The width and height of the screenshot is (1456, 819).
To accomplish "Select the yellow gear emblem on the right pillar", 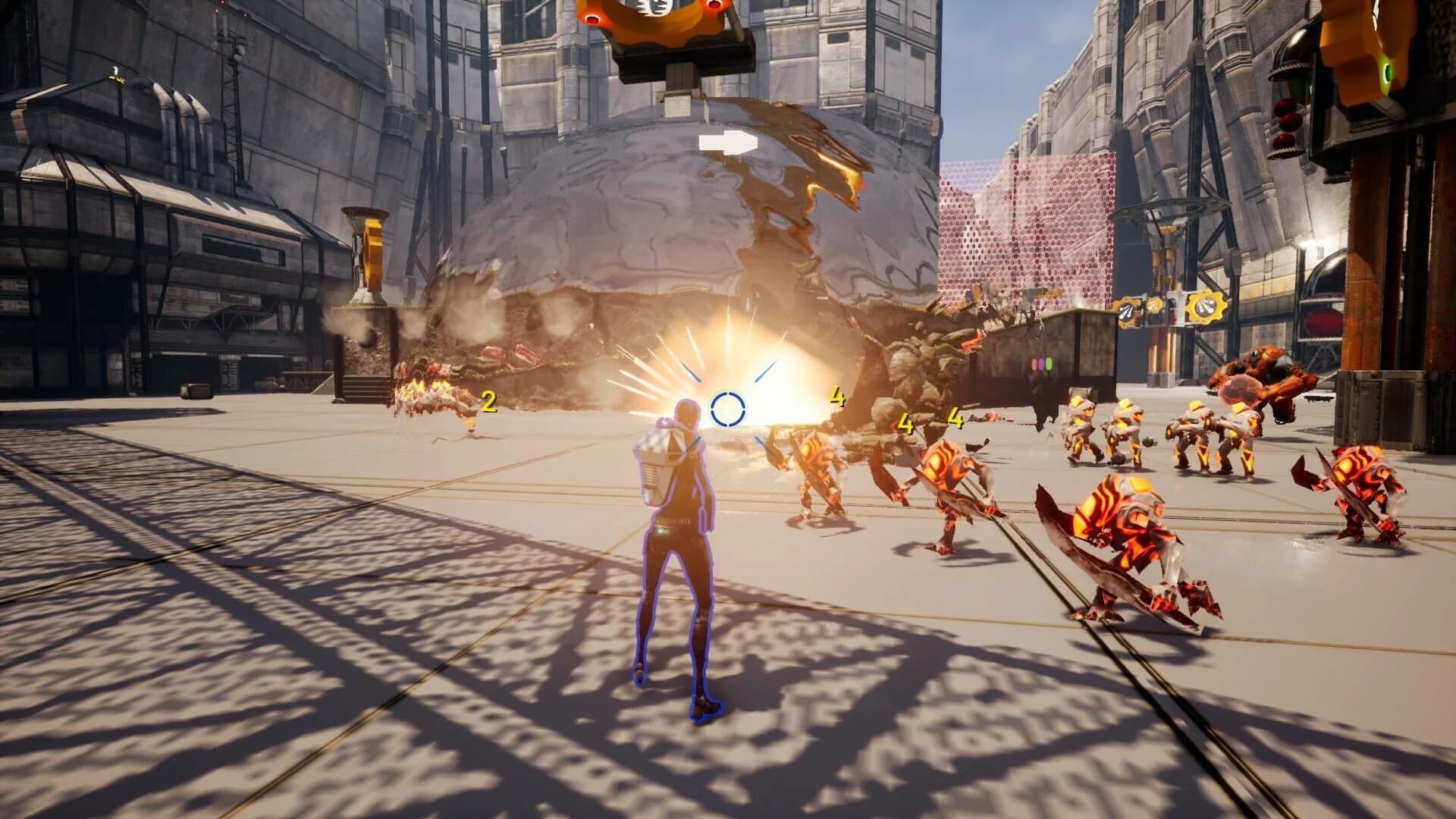I will [x=1204, y=308].
